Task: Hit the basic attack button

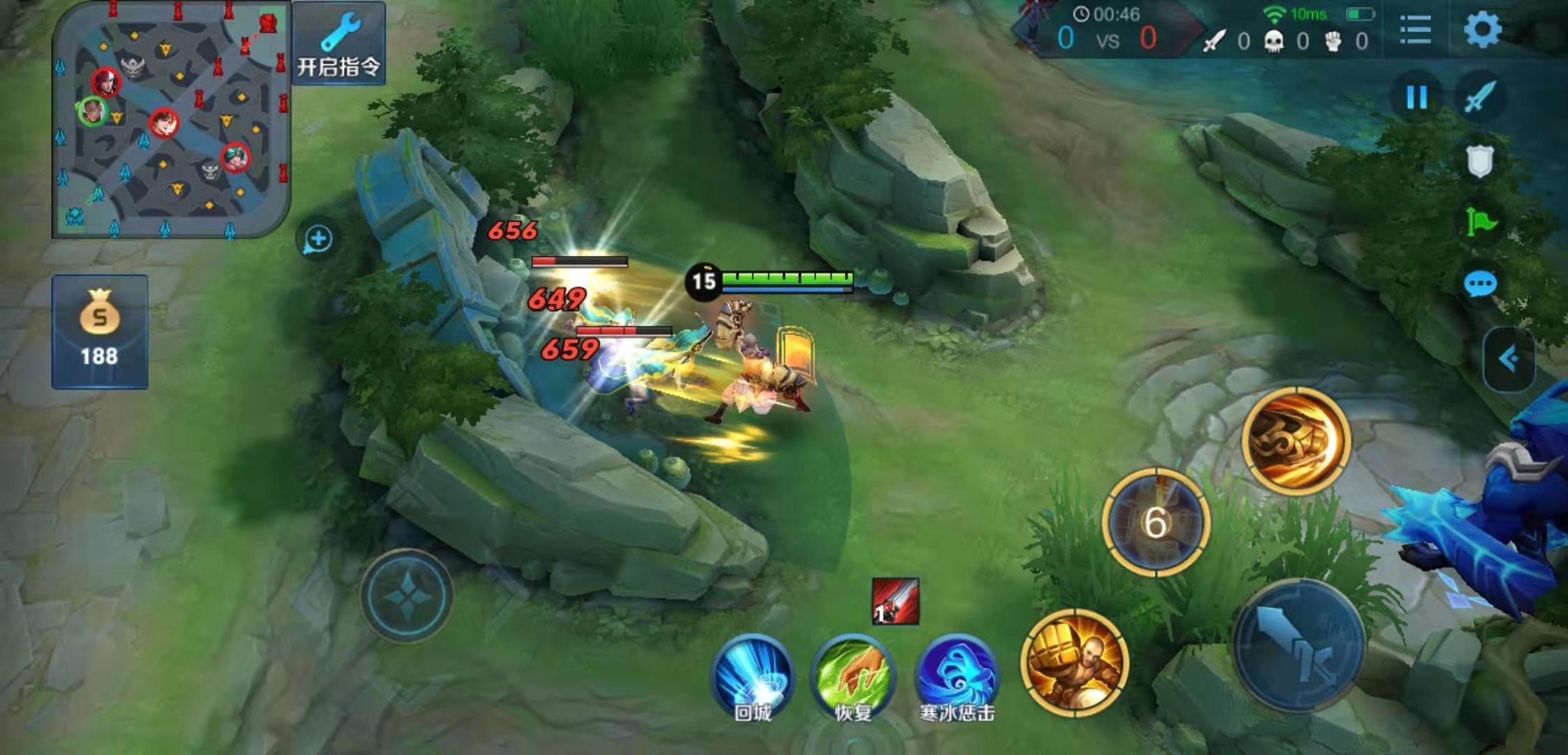Action: coord(1298,645)
